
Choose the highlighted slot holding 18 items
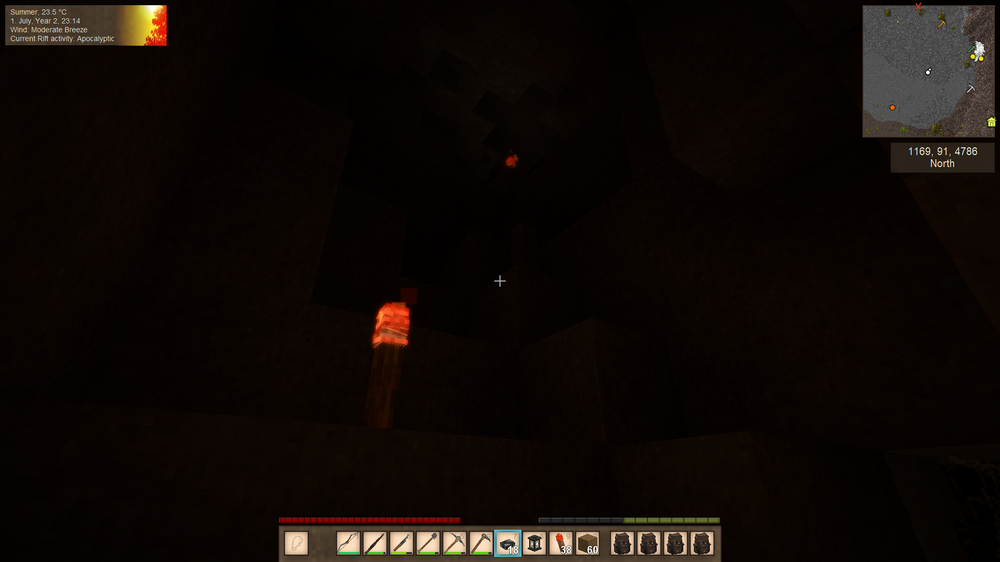coord(508,543)
